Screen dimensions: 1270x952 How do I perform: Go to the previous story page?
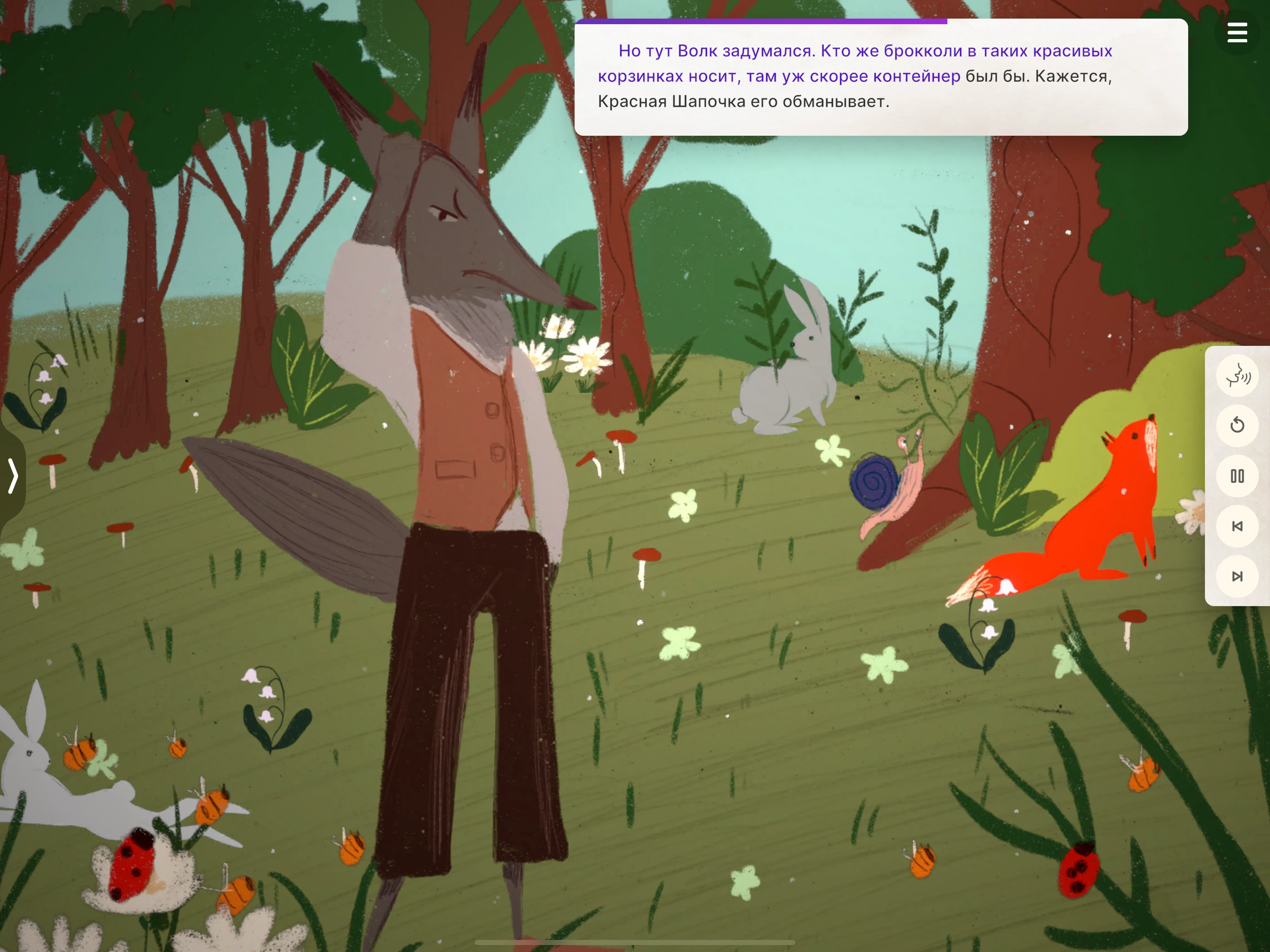pyautogui.click(x=1237, y=526)
